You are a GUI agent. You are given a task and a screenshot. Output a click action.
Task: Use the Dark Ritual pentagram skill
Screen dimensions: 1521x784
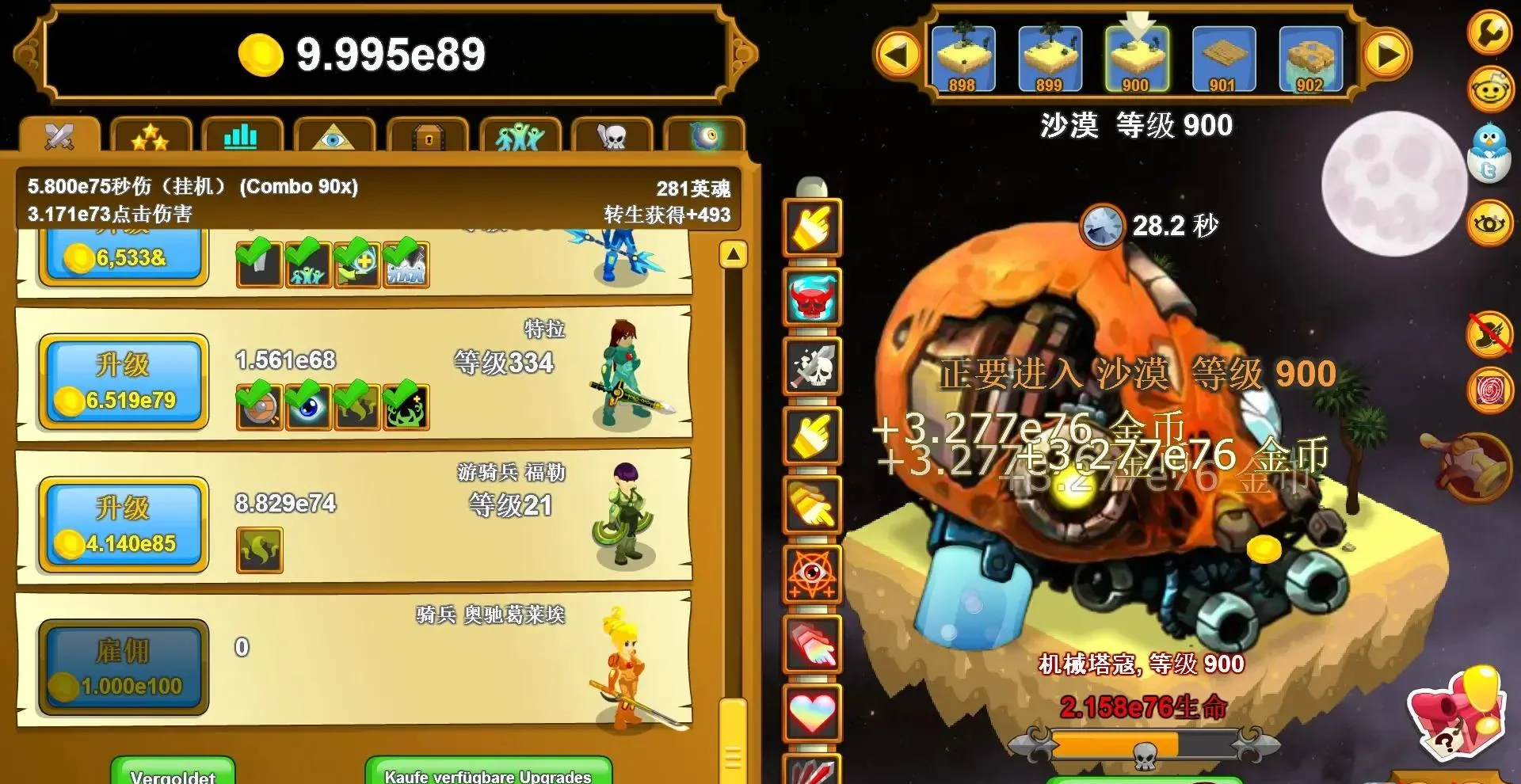click(x=812, y=574)
